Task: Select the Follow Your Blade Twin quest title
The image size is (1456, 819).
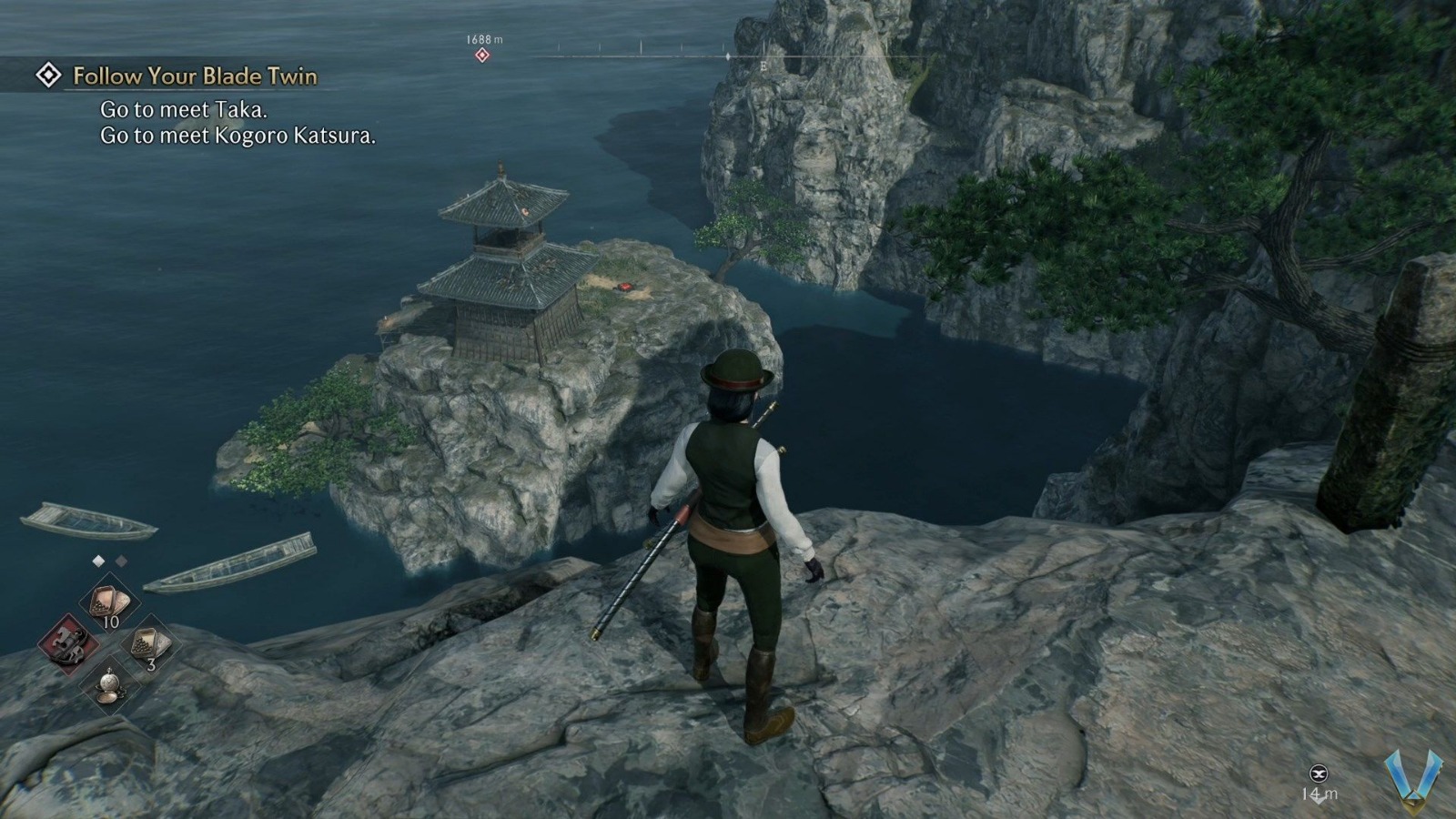Action: click(194, 77)
